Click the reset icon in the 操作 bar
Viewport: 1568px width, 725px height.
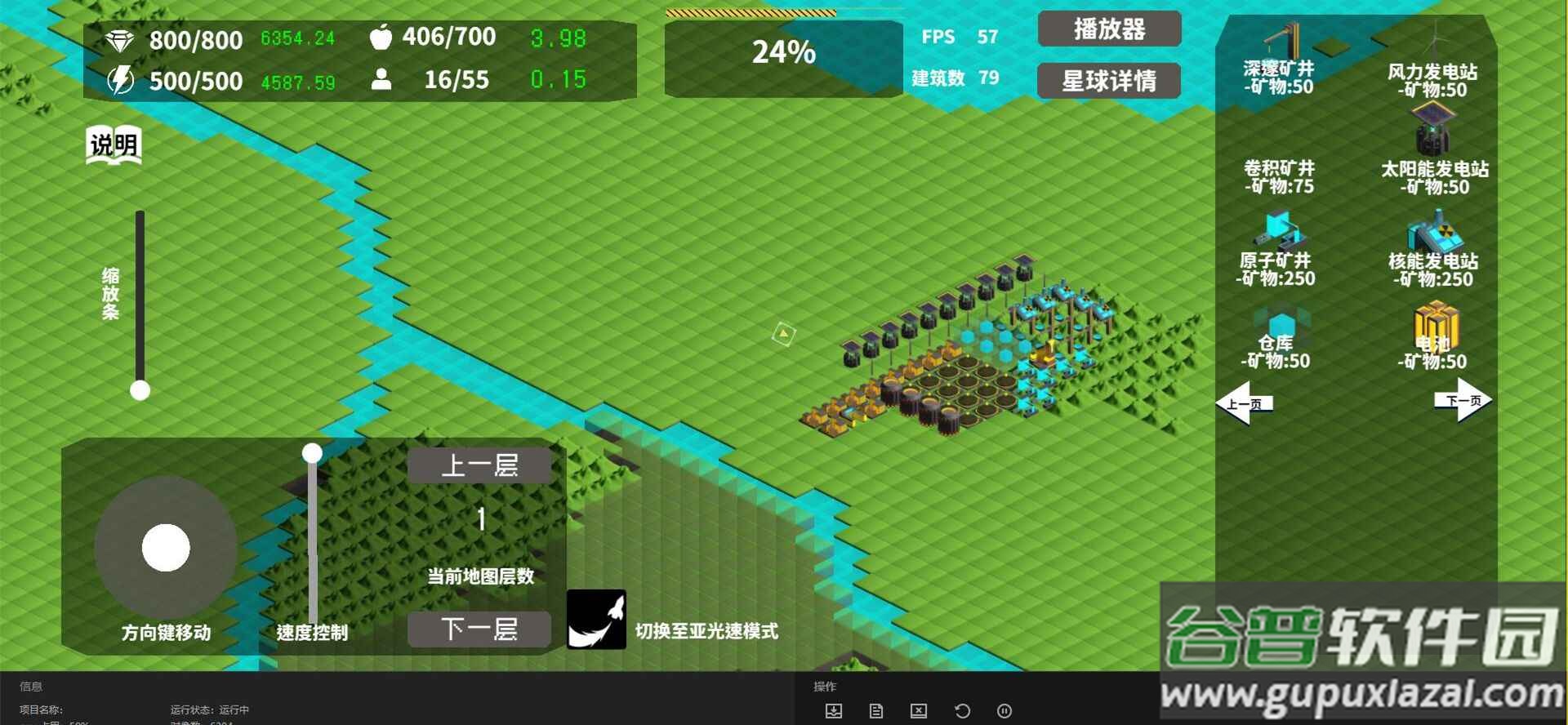click(961, 710)
